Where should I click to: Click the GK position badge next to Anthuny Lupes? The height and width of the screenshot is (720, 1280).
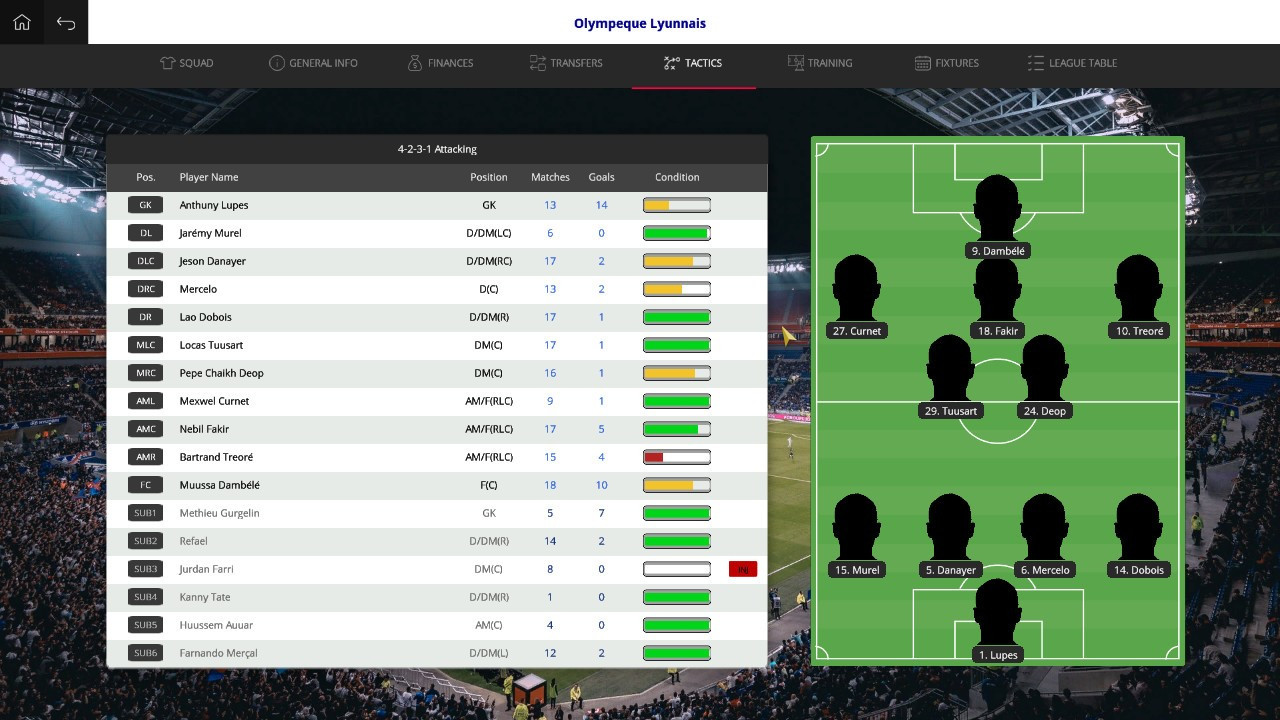[x=145, y=205]
